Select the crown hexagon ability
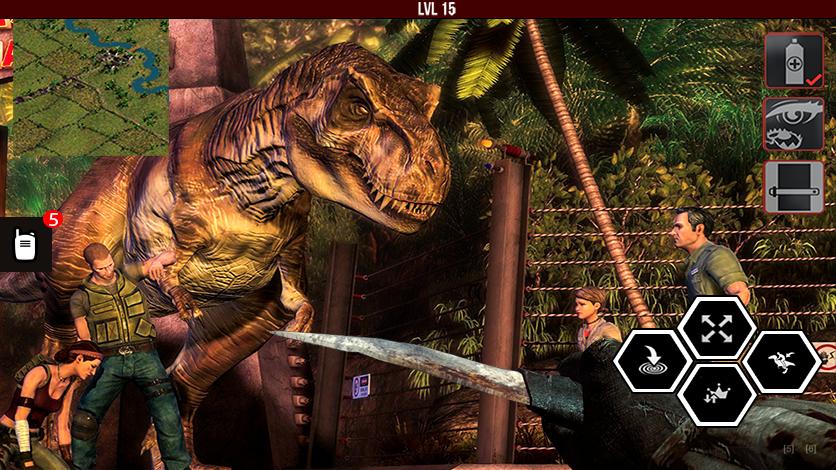The width and height of the screenshot is (836, 470). tap(716, 394)
